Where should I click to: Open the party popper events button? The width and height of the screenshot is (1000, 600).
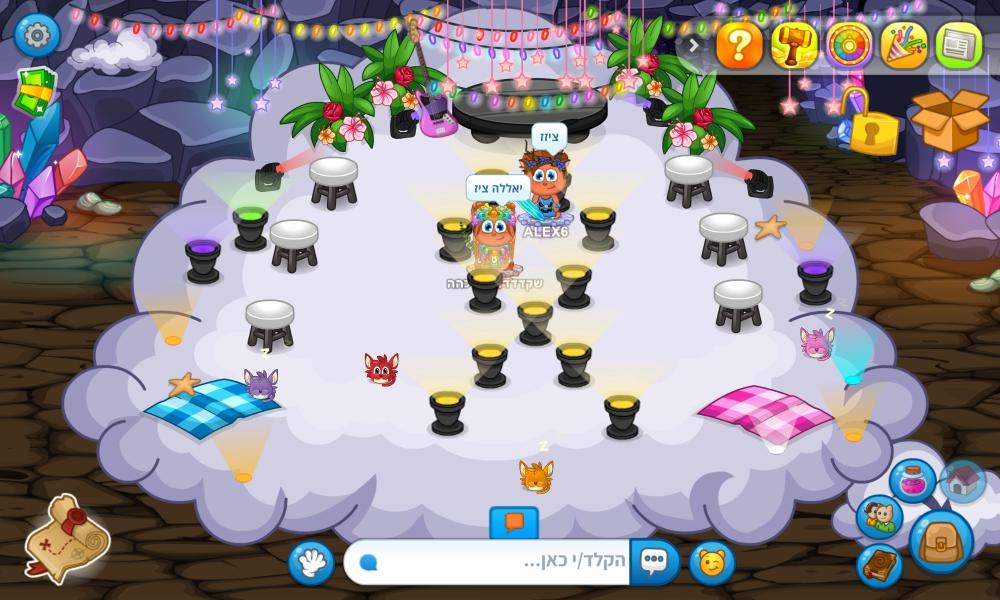[x=904, y=45]
